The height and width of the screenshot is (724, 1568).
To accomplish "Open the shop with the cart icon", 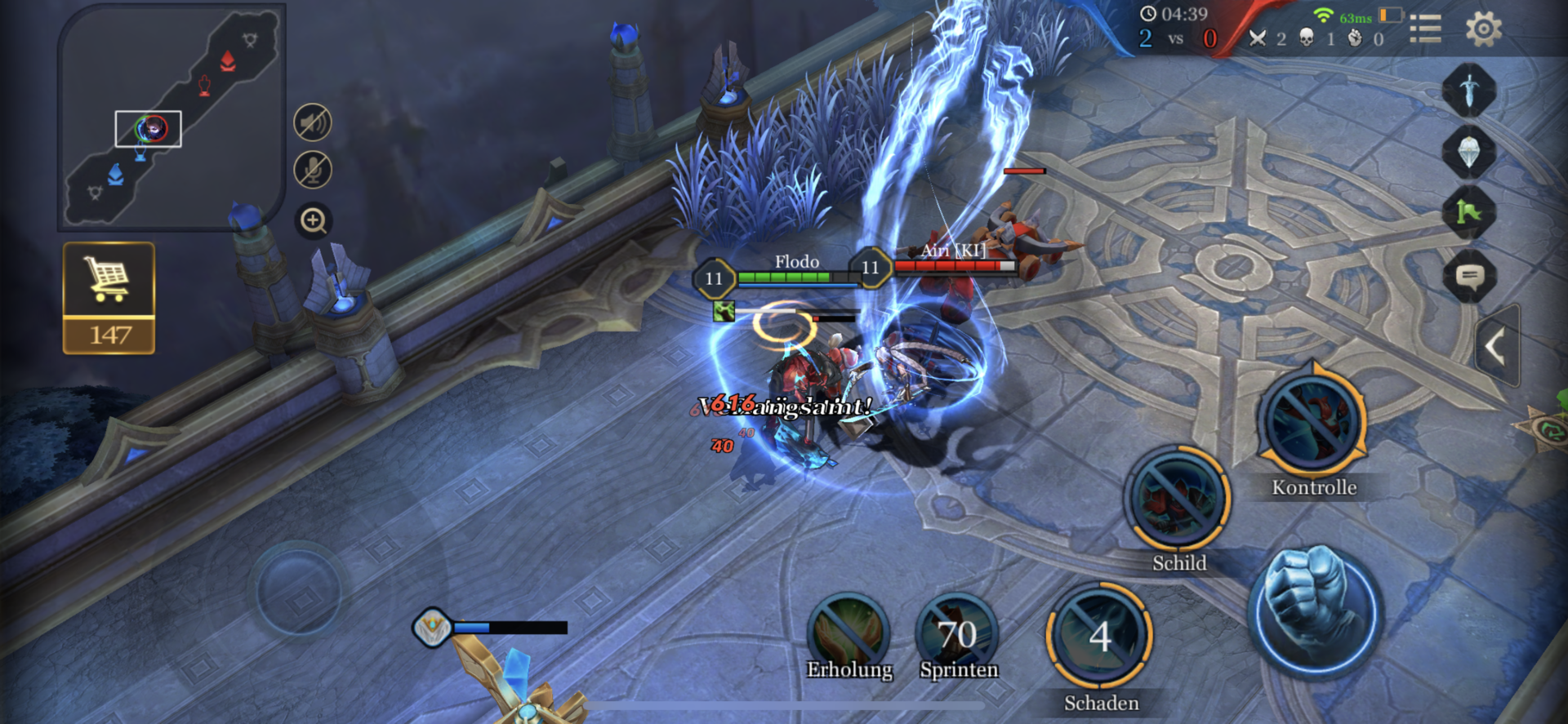I will (109, 297).
